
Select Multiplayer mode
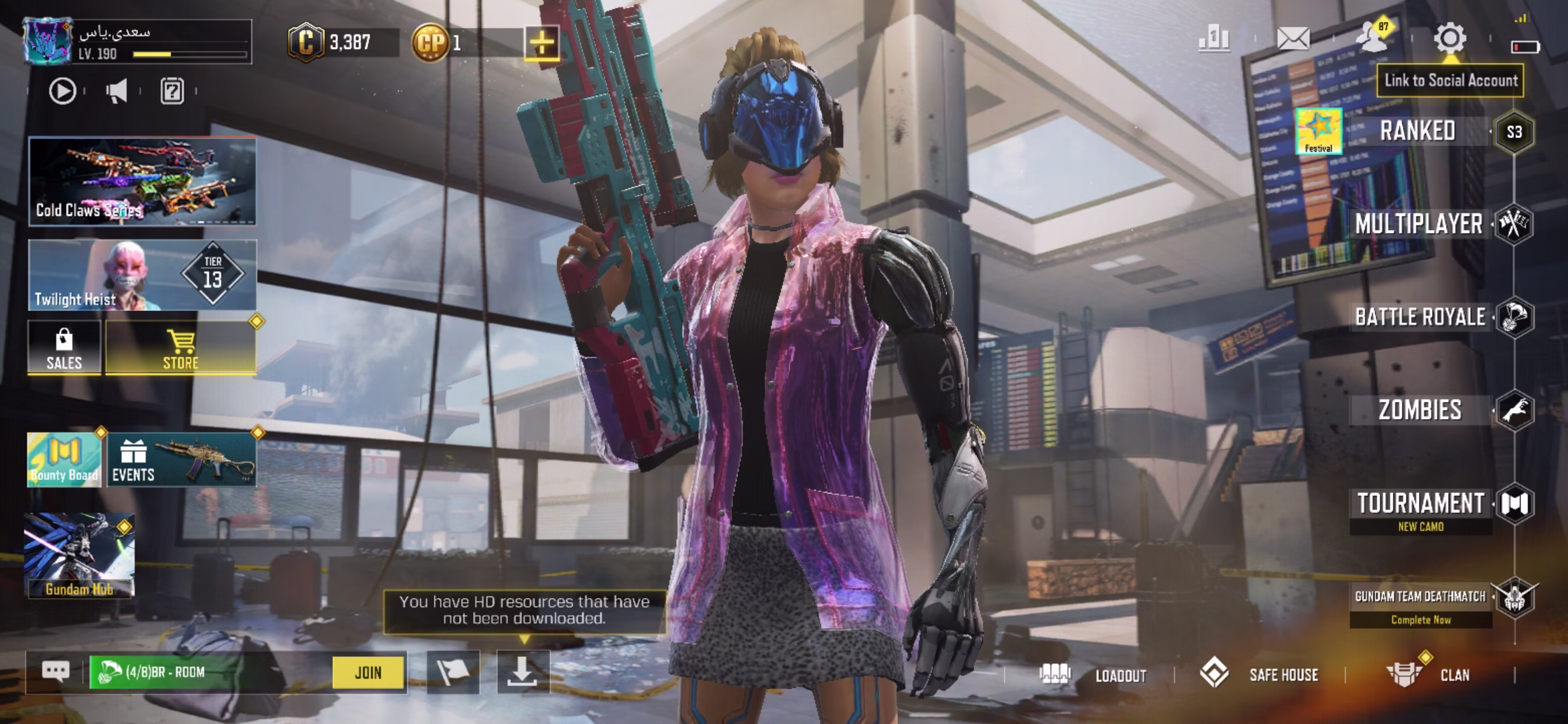click(x=1419, y=224)
